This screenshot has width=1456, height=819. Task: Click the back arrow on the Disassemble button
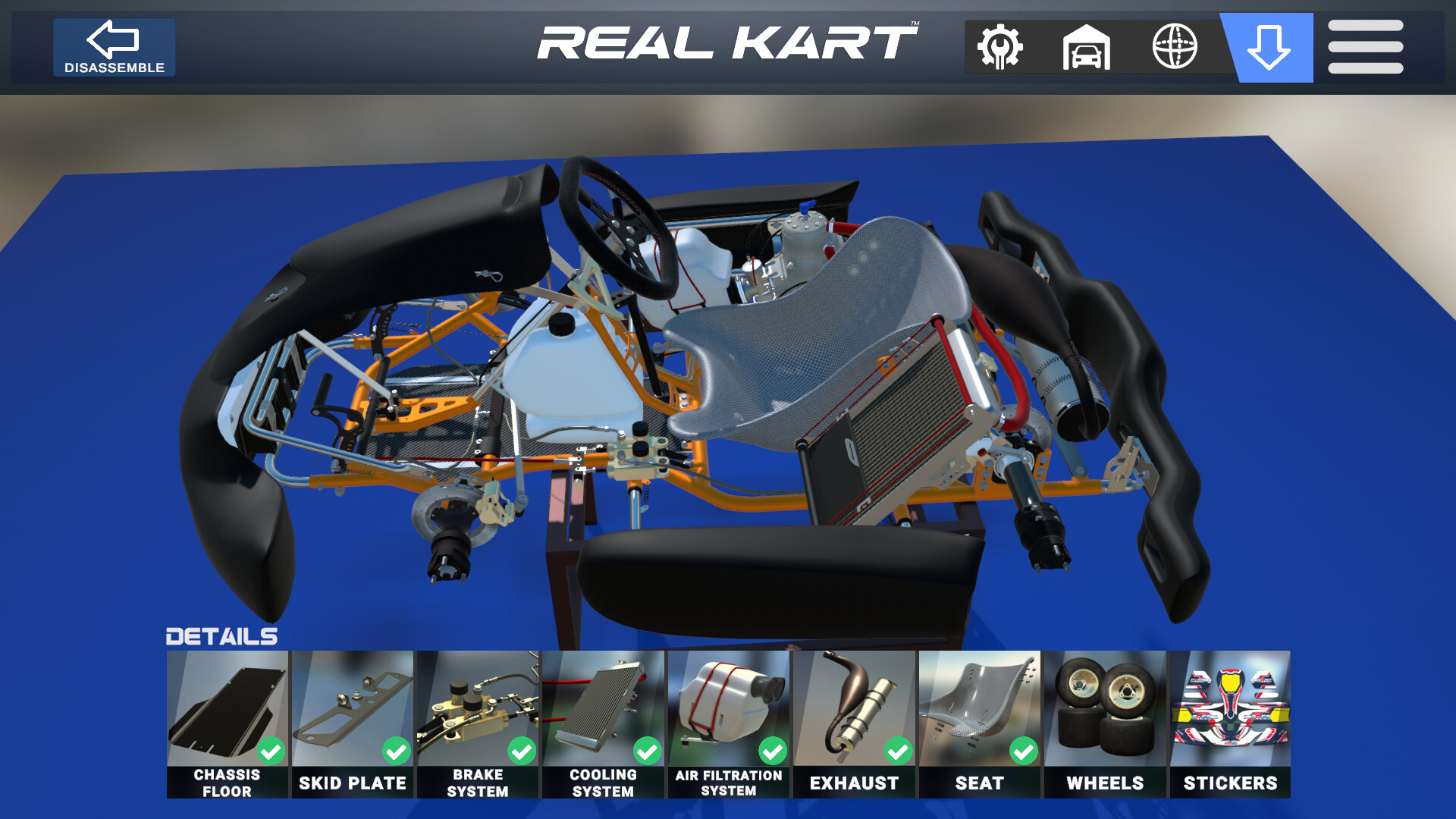113,40
